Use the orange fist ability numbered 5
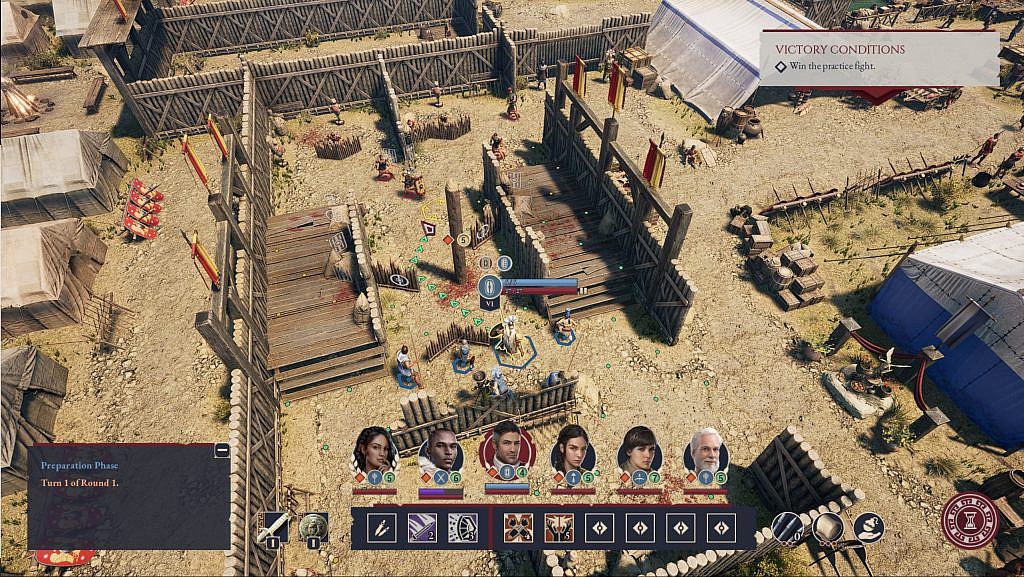The image size is (1024, 577). [558, 527]
